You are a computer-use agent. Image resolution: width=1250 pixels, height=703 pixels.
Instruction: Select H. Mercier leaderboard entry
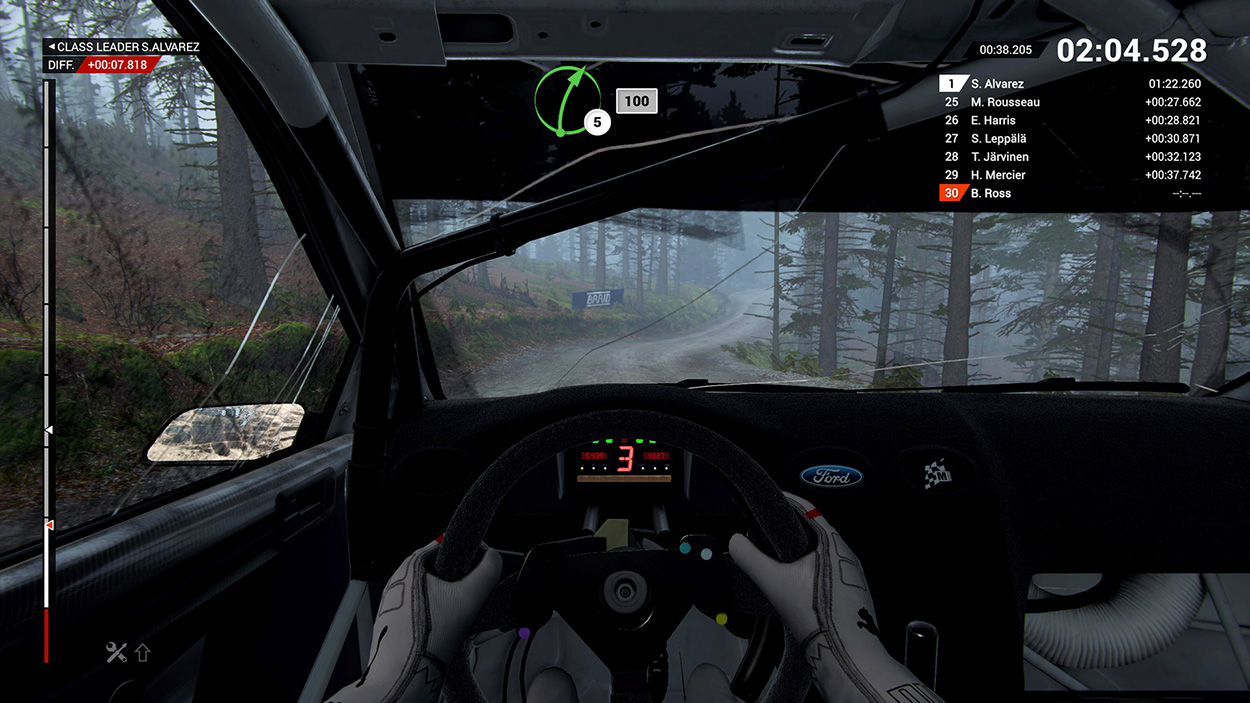tap(1070, 175)
